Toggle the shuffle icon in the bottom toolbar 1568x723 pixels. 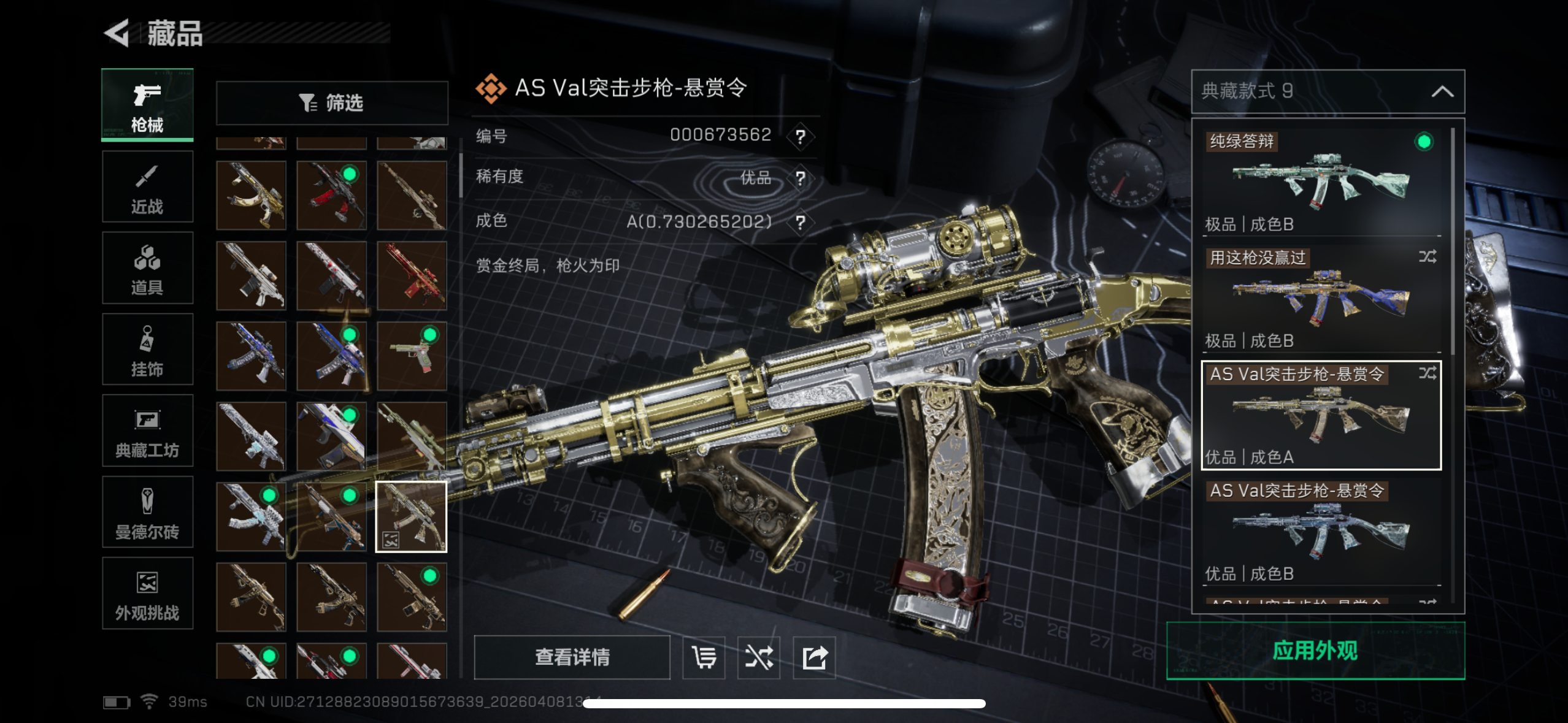pos(759,657)
